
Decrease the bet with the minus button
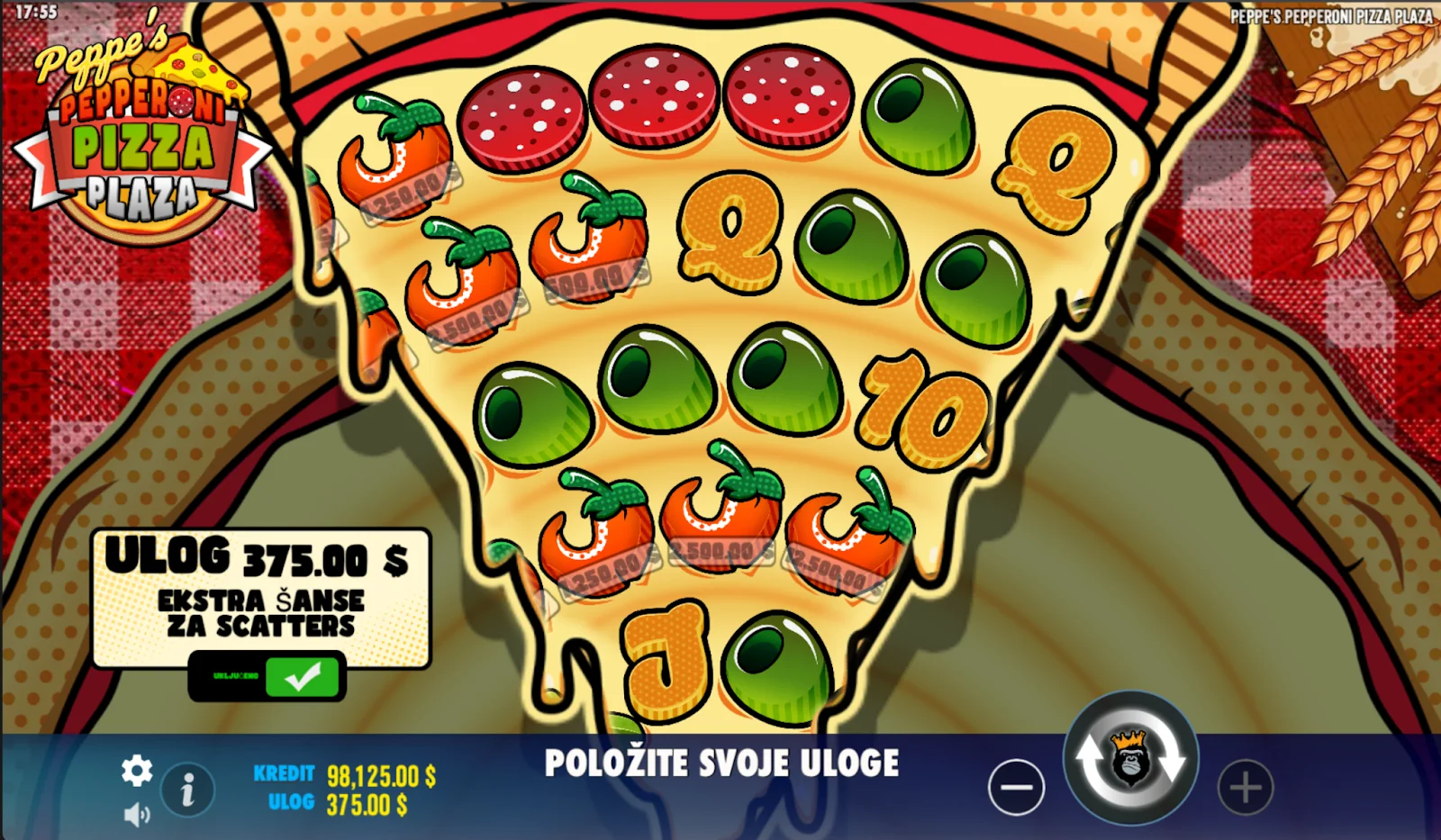click(1016, 787)
